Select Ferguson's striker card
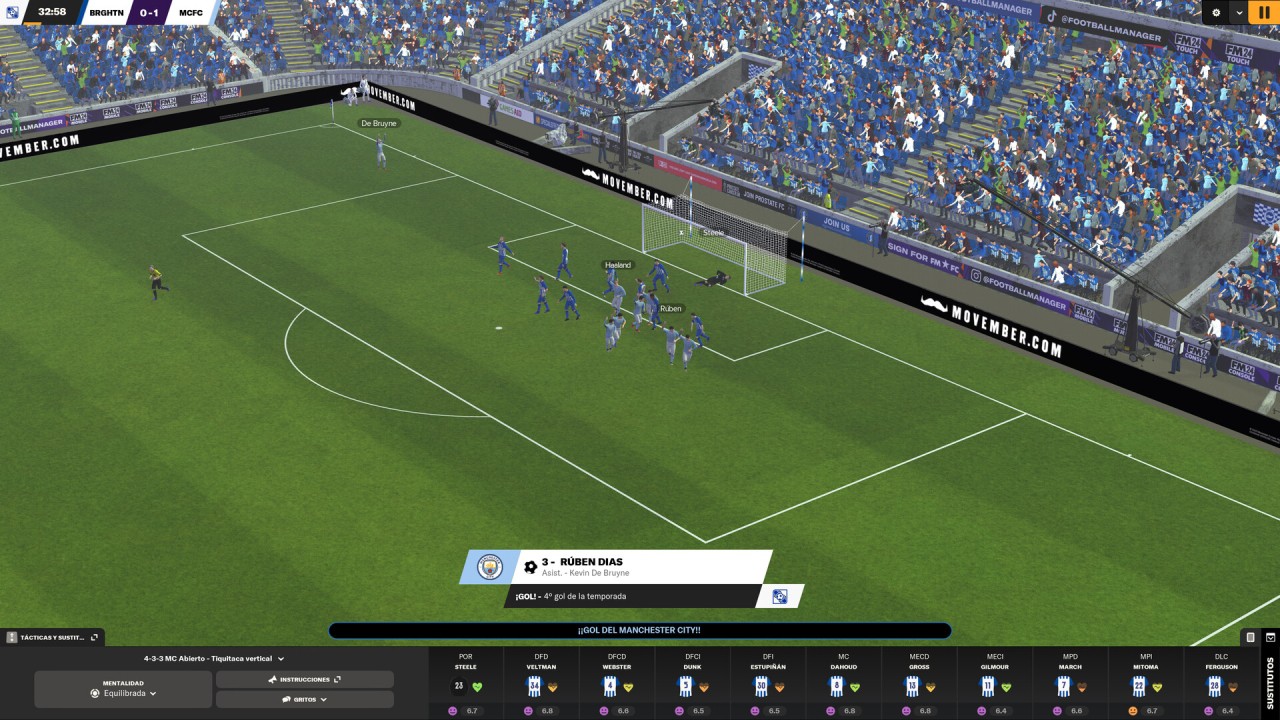This screenshot has width=1280, height=720. tap(1221, 684)
